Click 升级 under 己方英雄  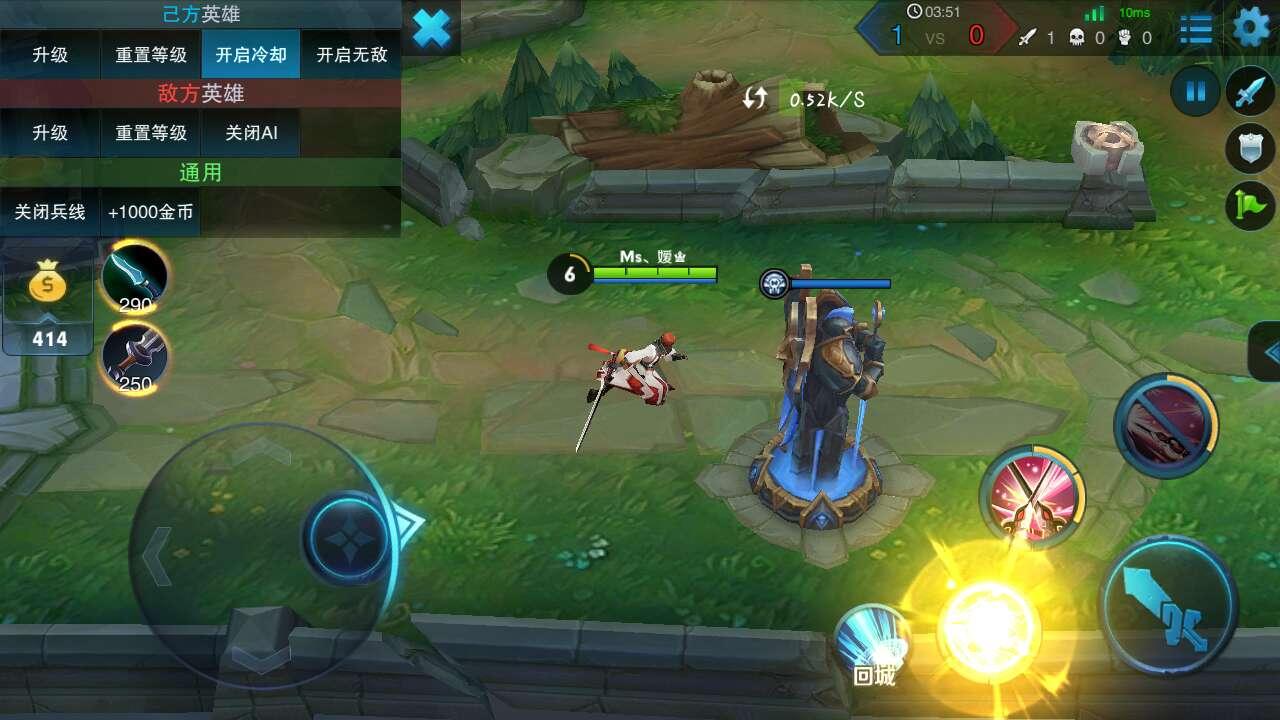(x=50, y=55)
